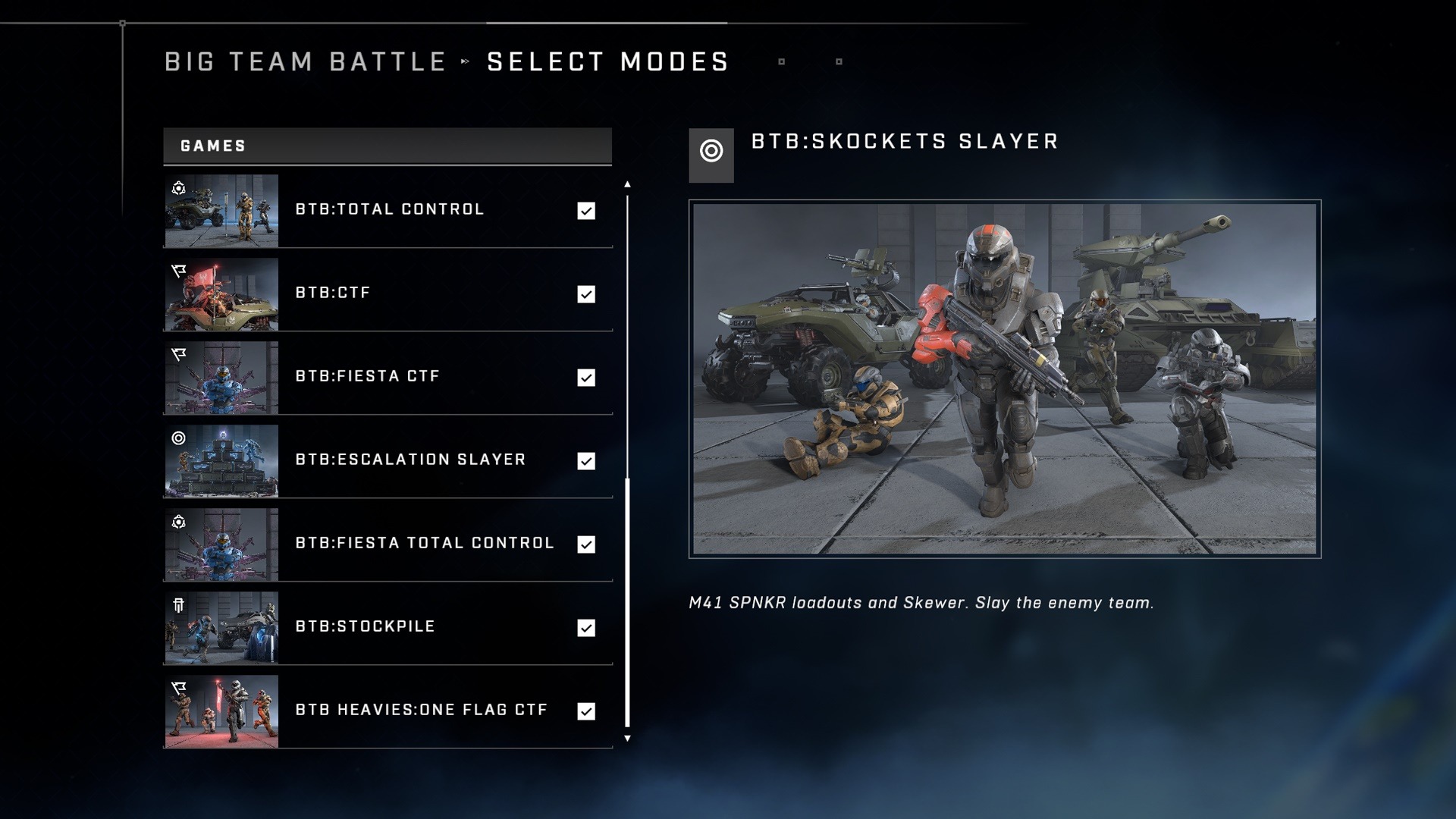
Task: Go back to Big Team Battle breadcrumb
Action: (x=306, y=61)
